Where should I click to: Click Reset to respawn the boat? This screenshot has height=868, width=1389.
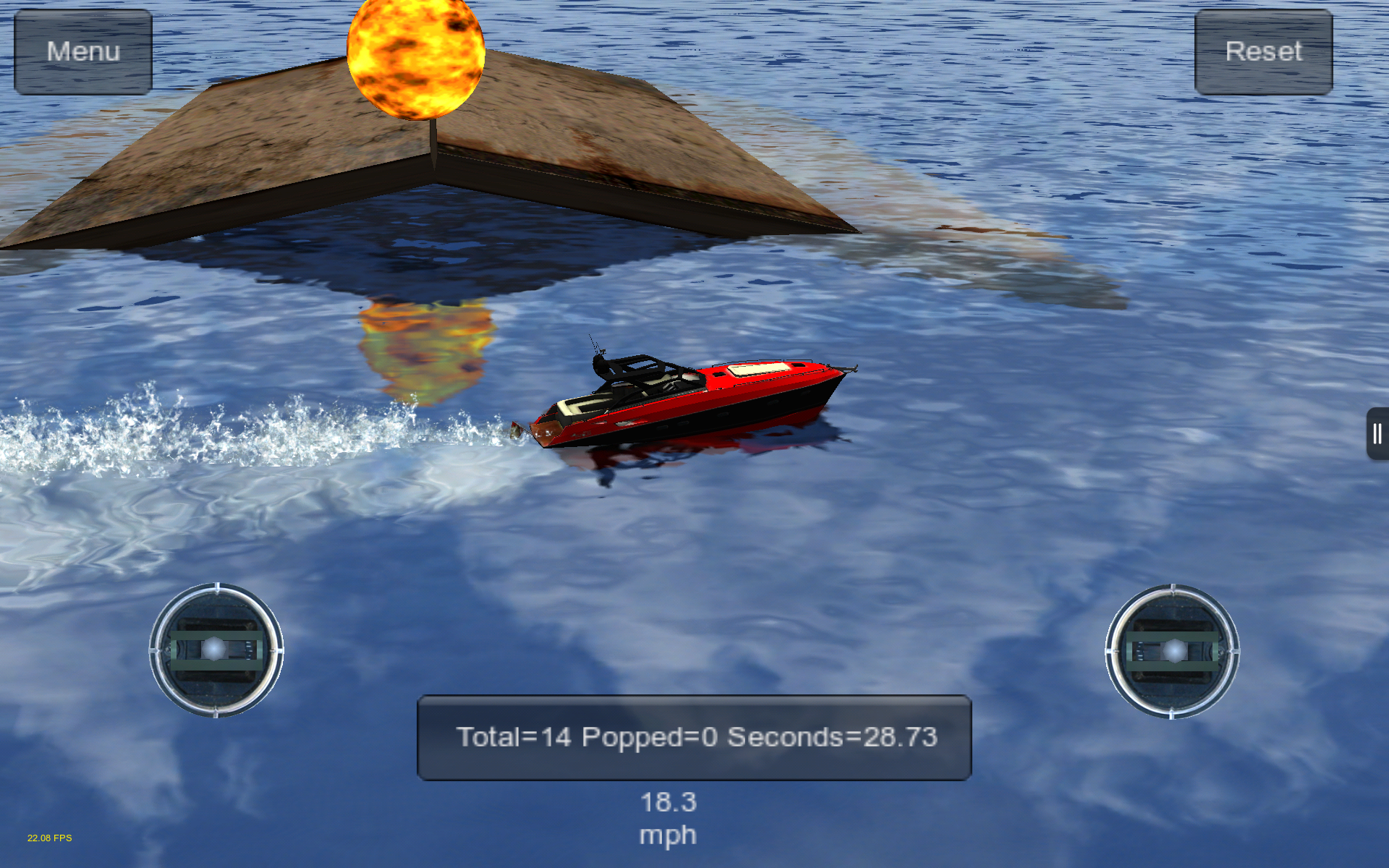tap(1263, 51)
